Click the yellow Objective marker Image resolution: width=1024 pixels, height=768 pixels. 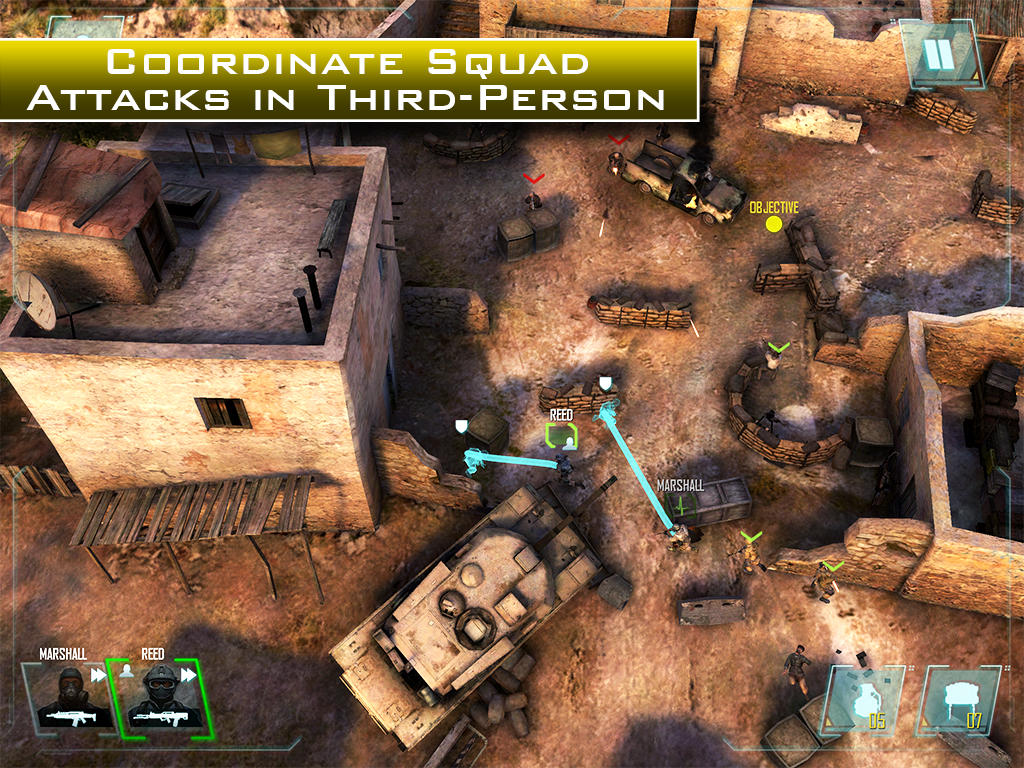pyautogui.click(x=773, y=222)
